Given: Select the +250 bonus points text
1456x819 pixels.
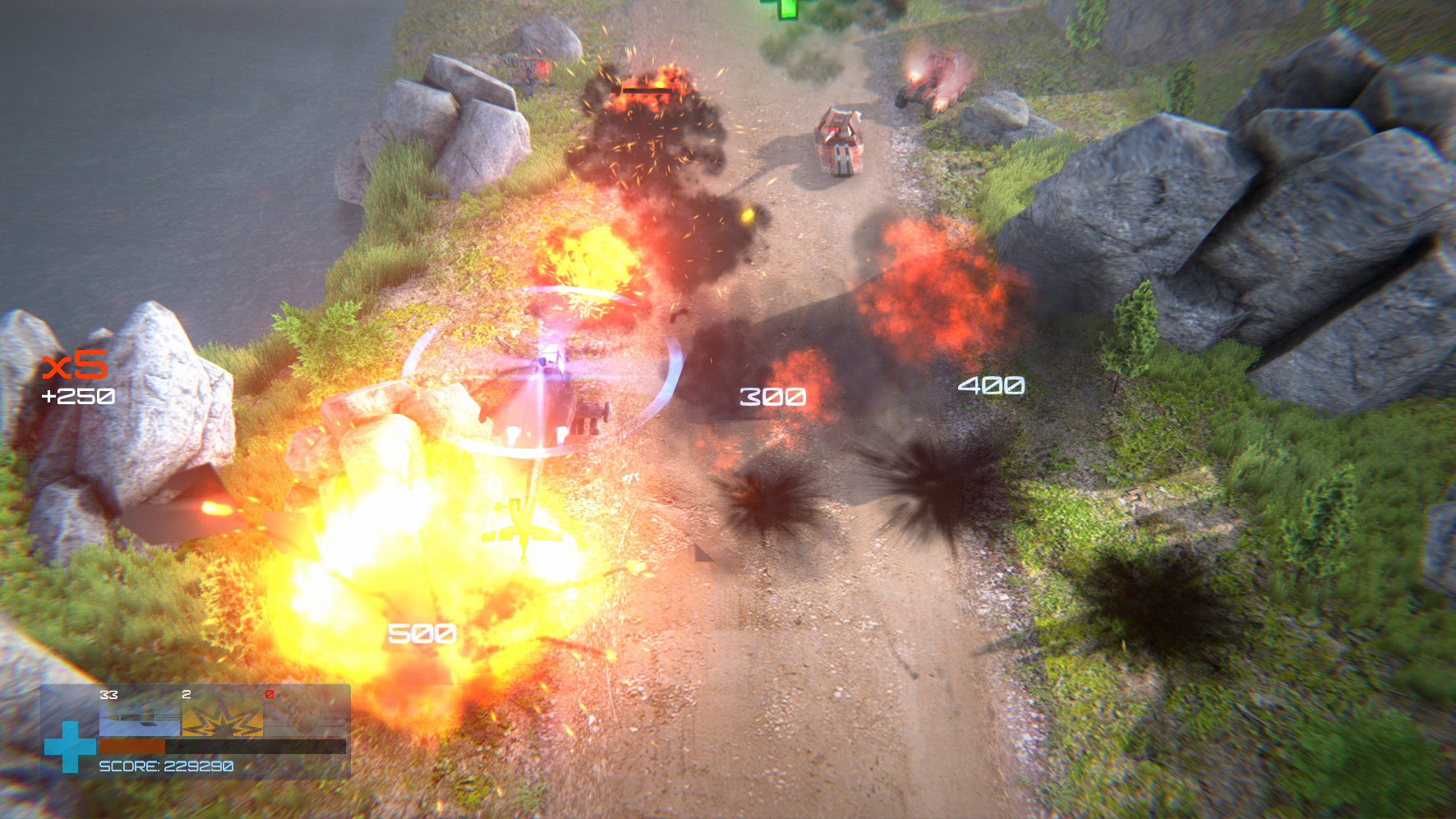Looking at the screenshot, I should [77, 397].
